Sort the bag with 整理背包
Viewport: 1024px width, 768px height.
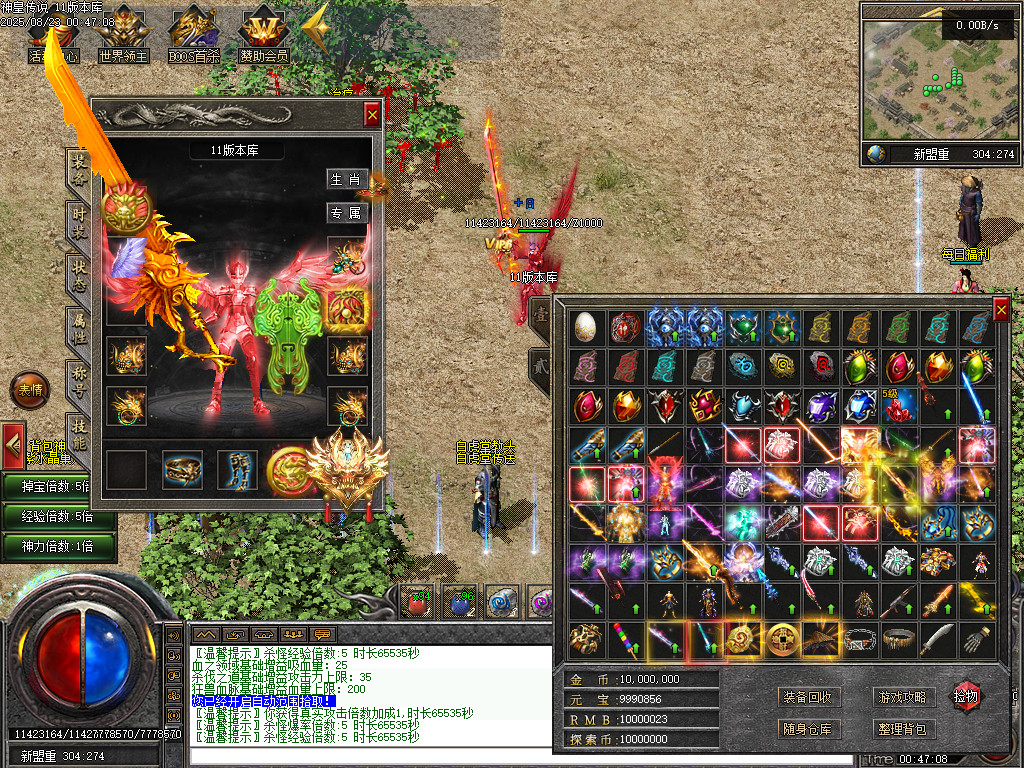(901, 729)
